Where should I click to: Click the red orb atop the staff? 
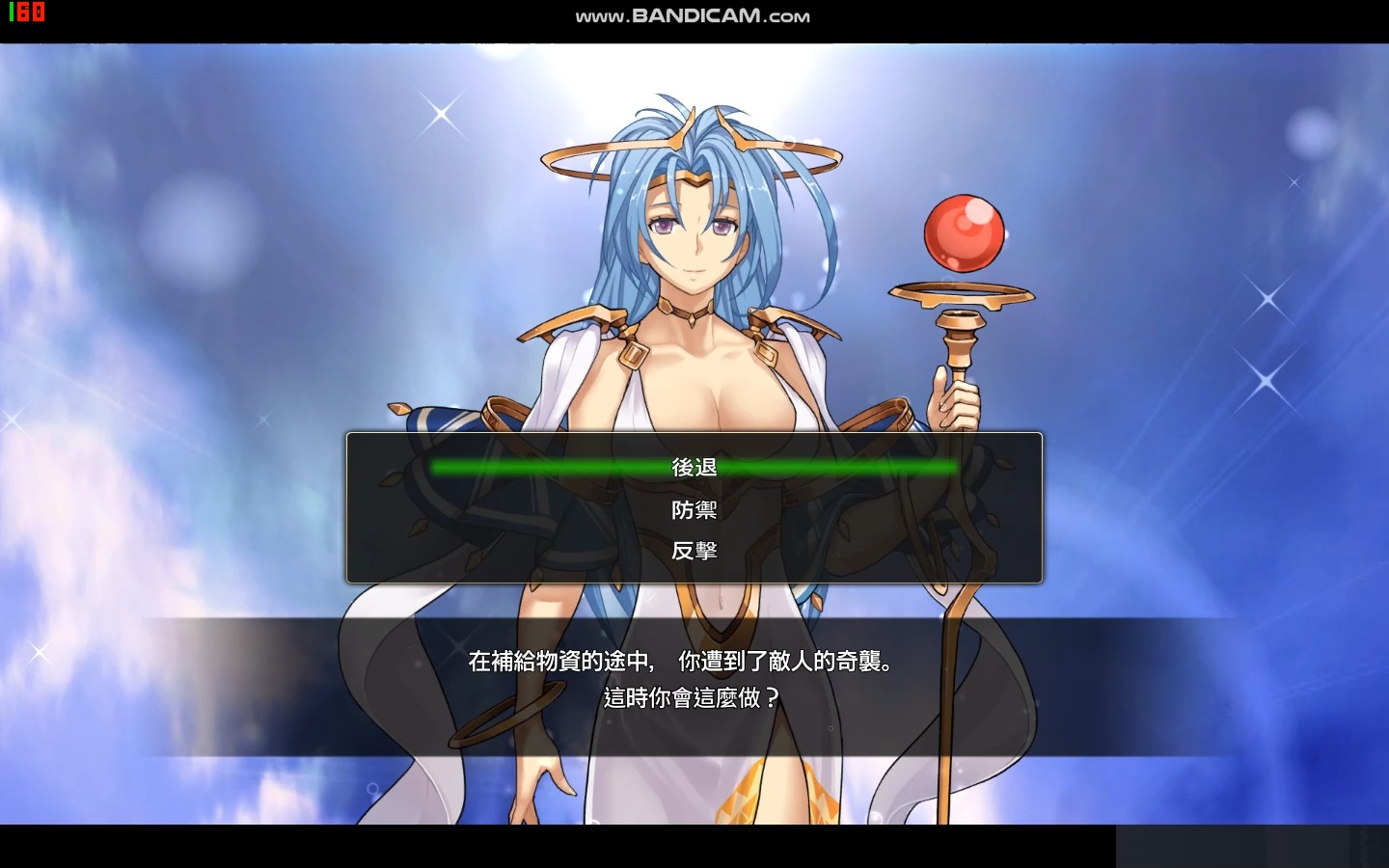966,231
